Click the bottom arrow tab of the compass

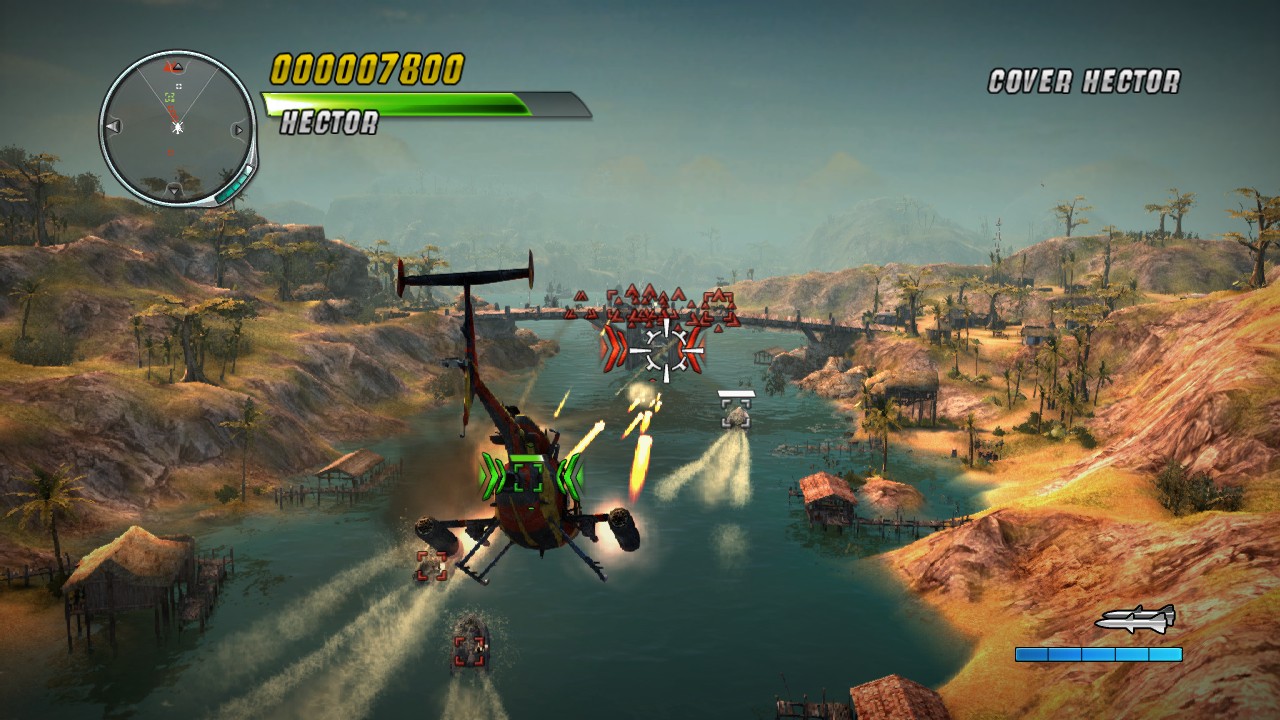click(172, 188)
